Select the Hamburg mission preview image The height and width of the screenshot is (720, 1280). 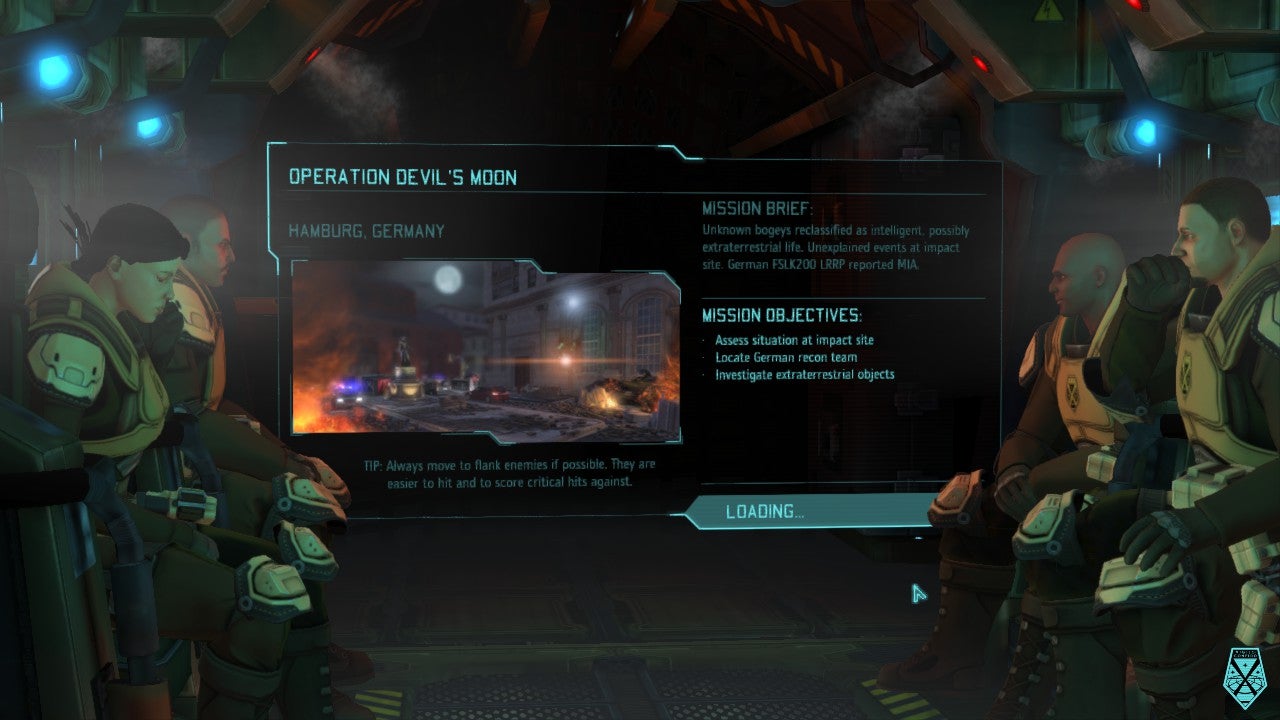(x=486, y=349)
